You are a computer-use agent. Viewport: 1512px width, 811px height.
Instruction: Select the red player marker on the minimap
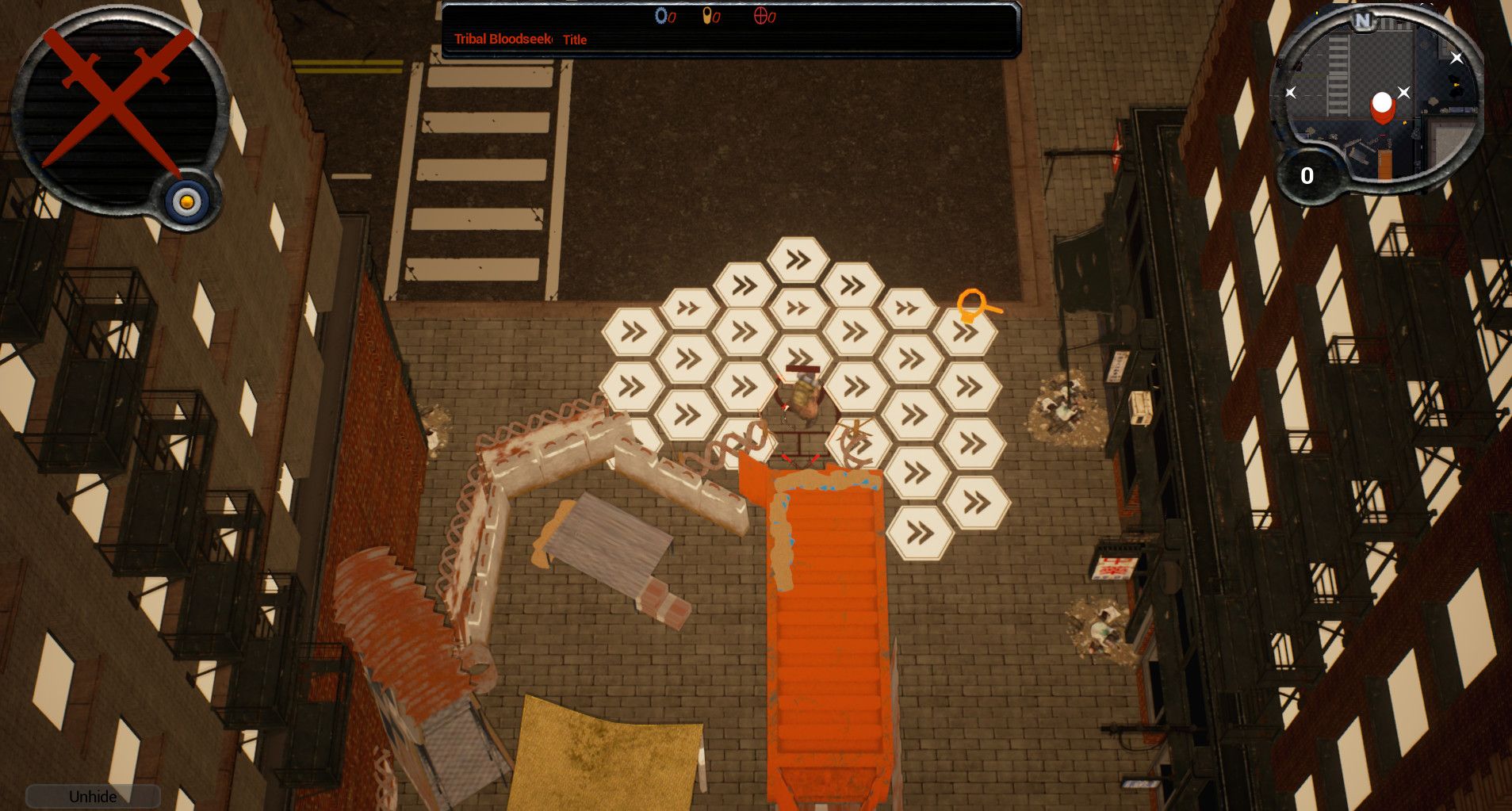[1383, 105]
